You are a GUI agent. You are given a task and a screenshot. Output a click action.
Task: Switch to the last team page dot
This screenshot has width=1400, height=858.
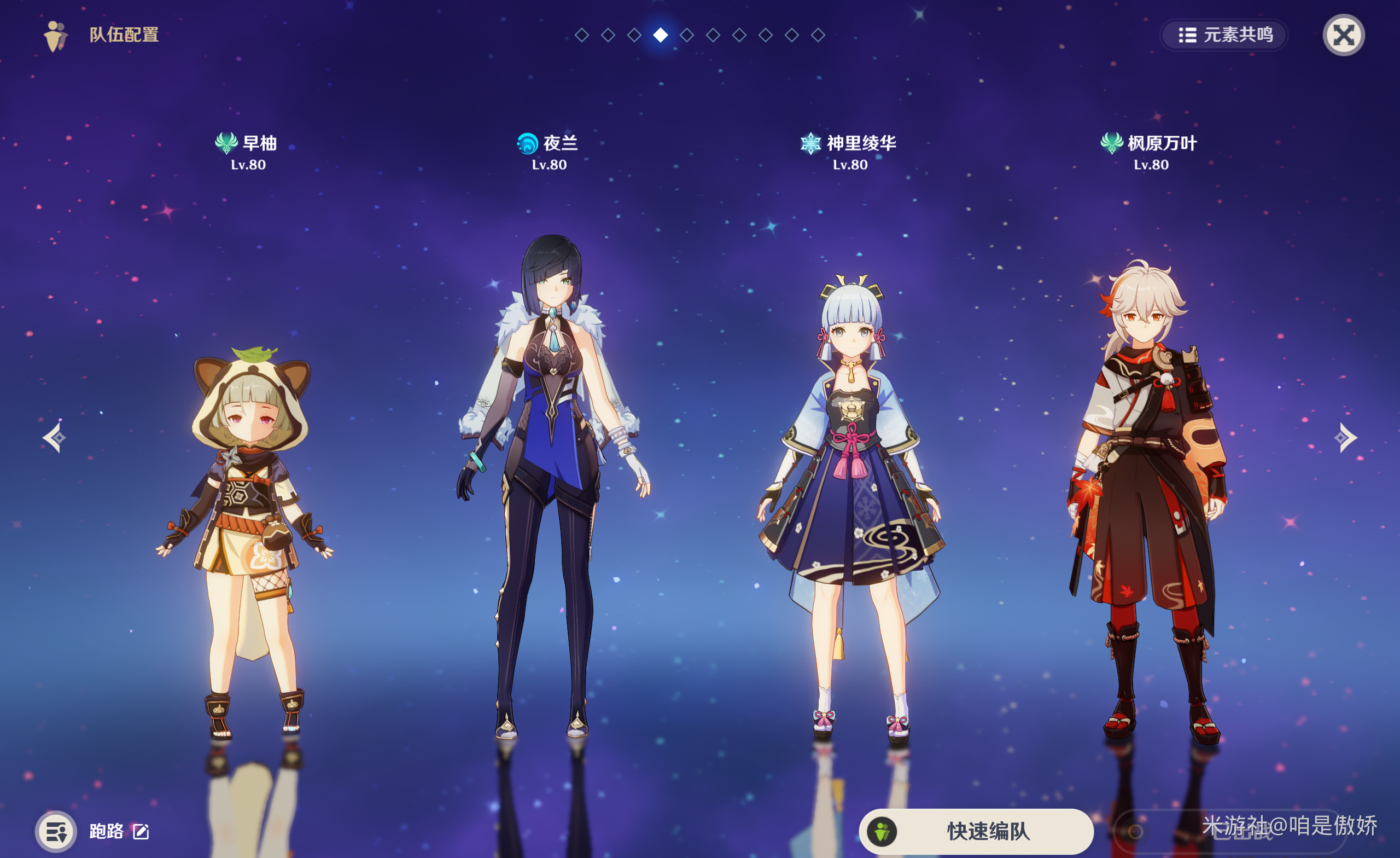click(x=818, y=35)
